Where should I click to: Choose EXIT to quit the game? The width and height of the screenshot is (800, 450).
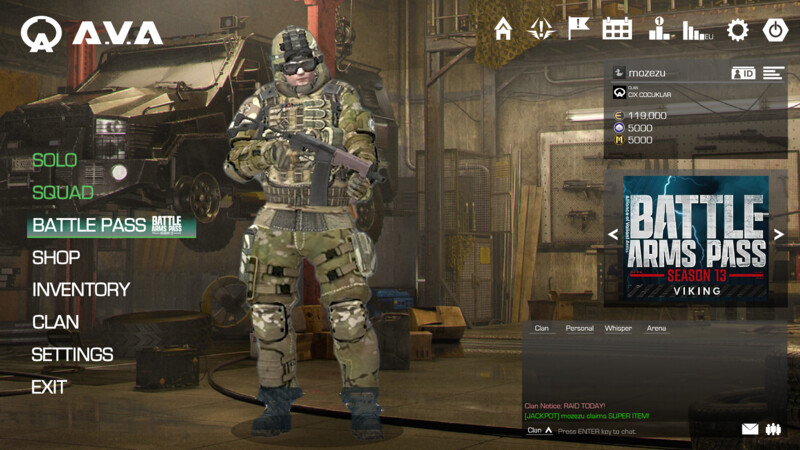[x=49, y=386]
